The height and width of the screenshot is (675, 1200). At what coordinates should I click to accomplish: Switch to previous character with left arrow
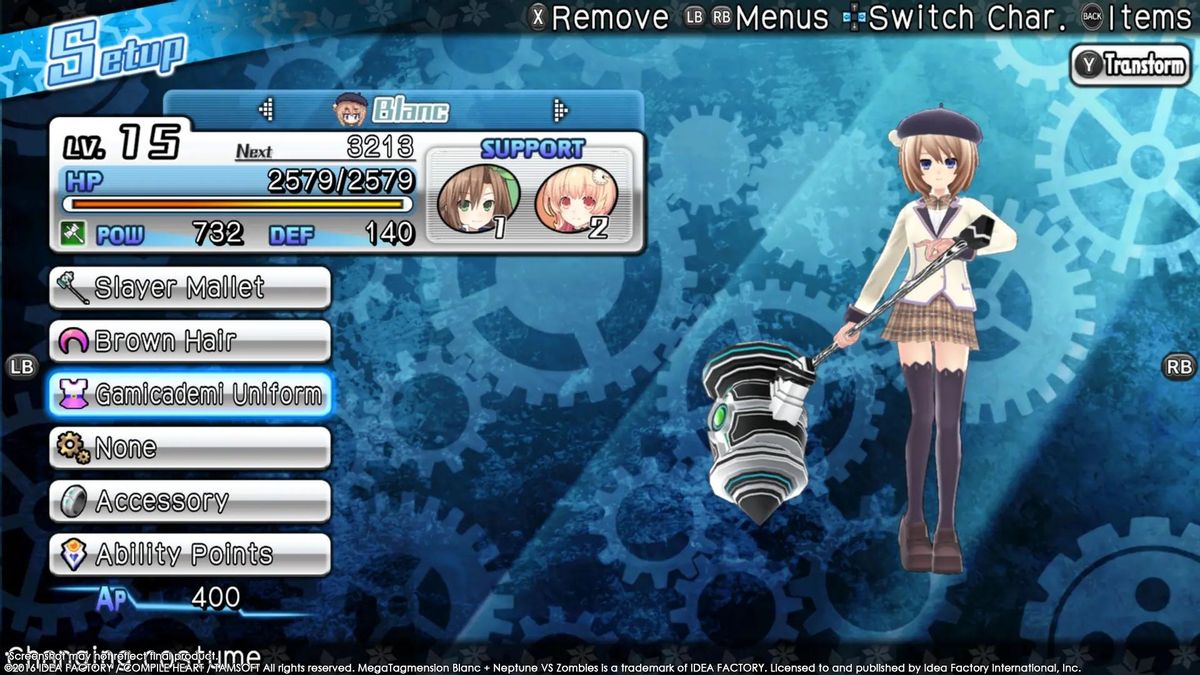click(266, 109)
